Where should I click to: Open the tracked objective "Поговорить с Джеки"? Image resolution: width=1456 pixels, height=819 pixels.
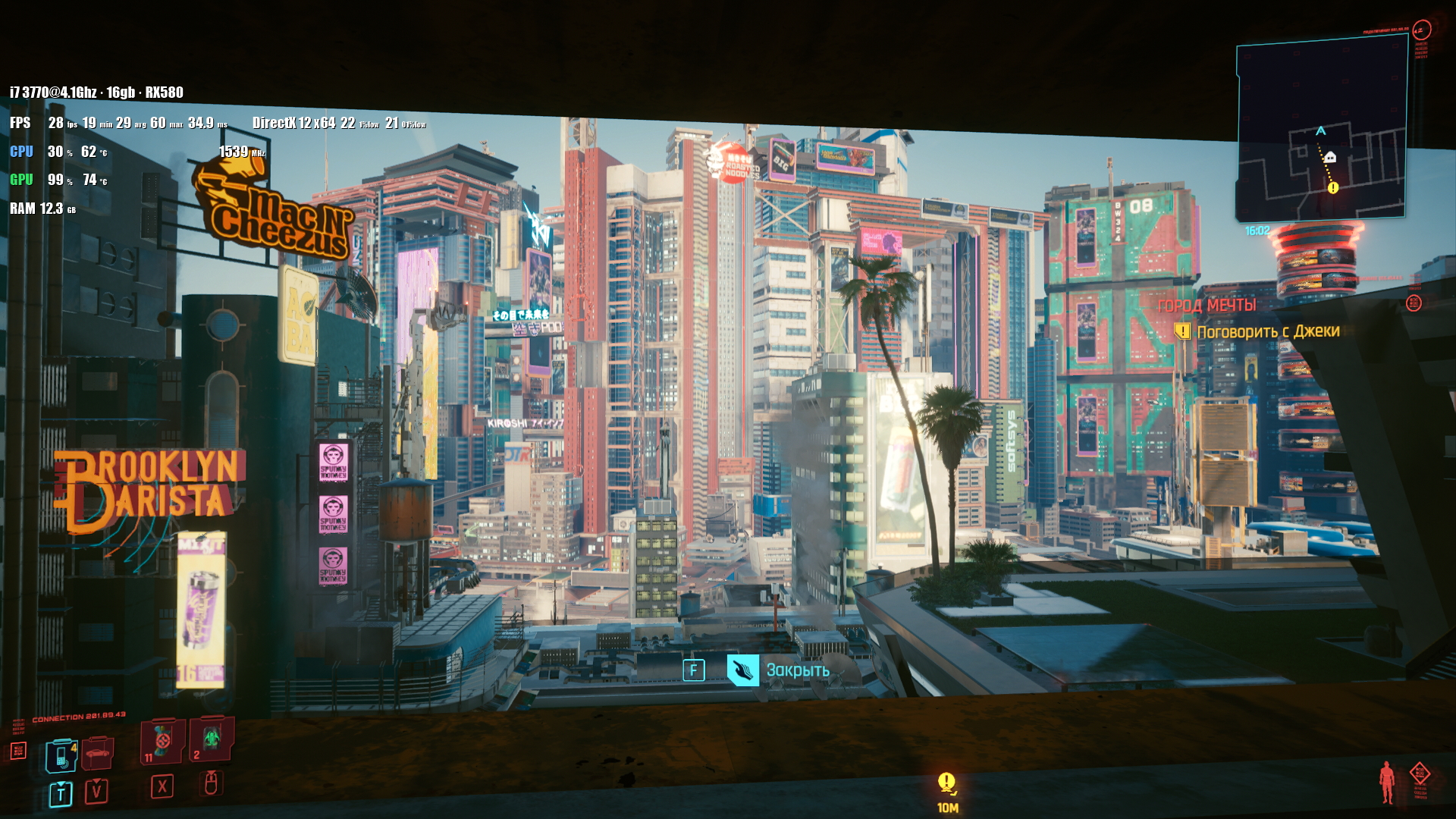click(x=1267, y=331)
